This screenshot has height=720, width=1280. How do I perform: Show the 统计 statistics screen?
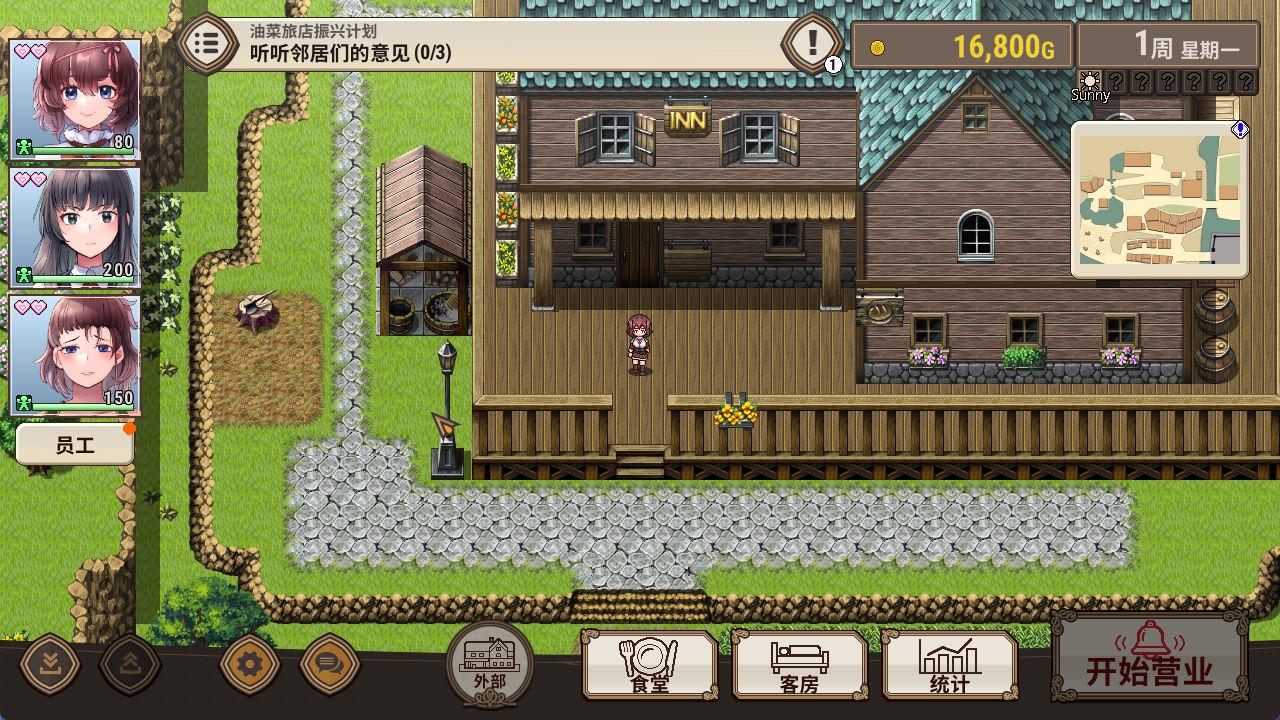pyautogui.click(x=949, y=665)
